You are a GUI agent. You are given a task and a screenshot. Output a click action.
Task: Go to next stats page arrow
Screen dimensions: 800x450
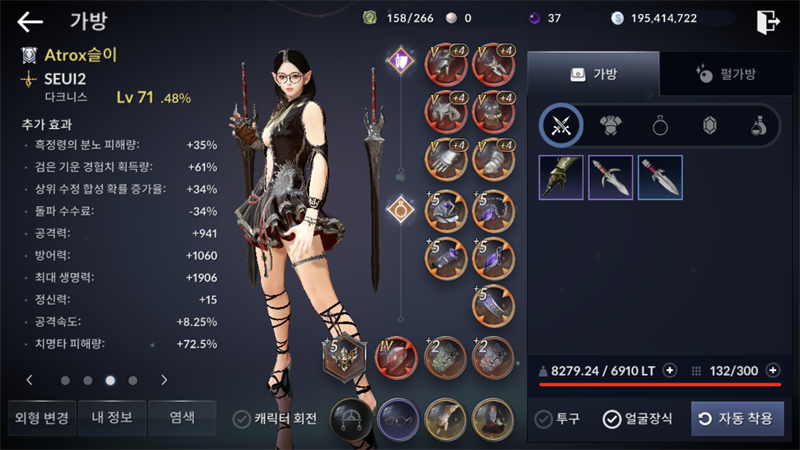click(x=164, y=380)
